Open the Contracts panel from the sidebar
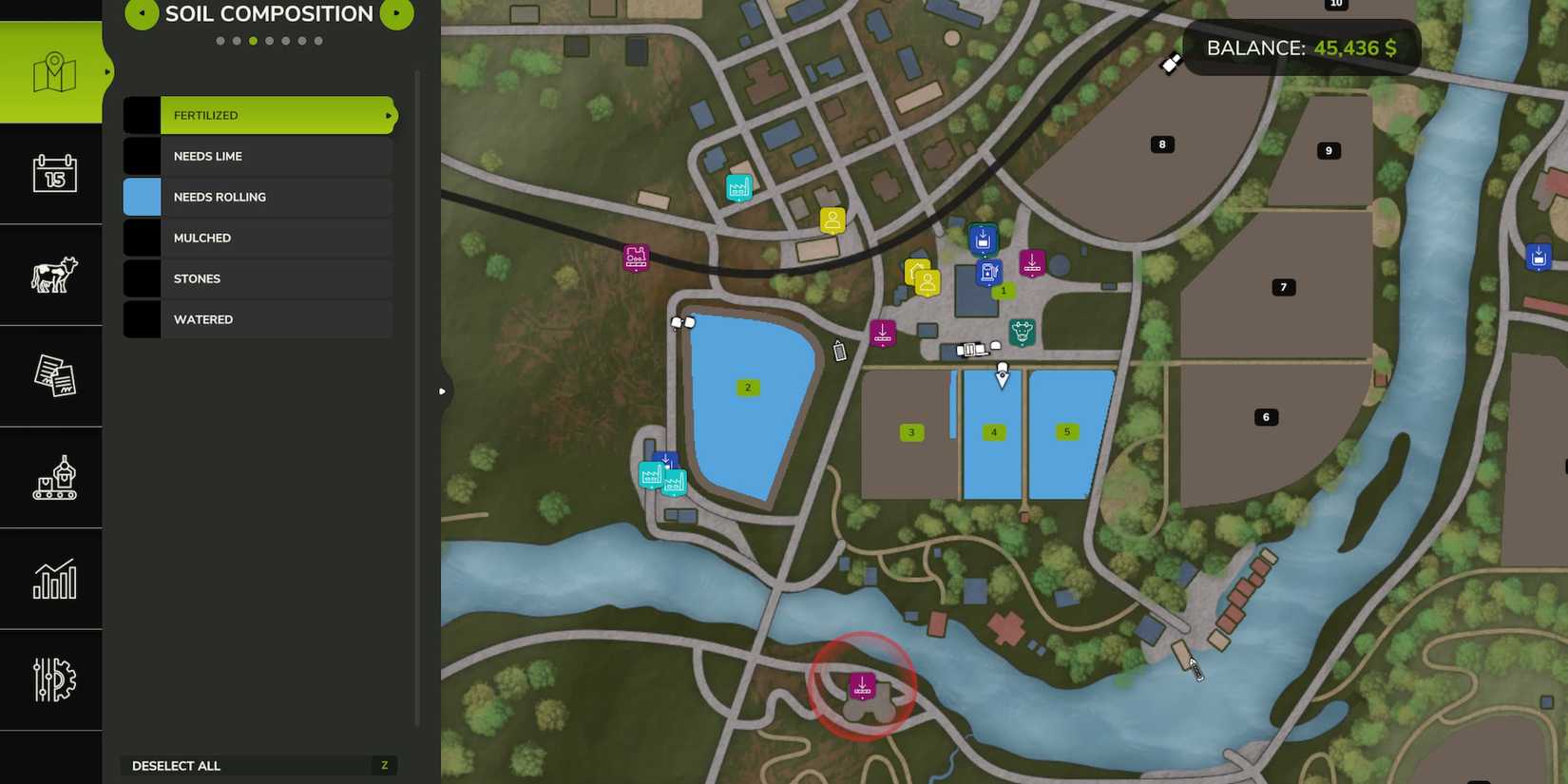1568x784 pixels. click(x=51, y=375)
